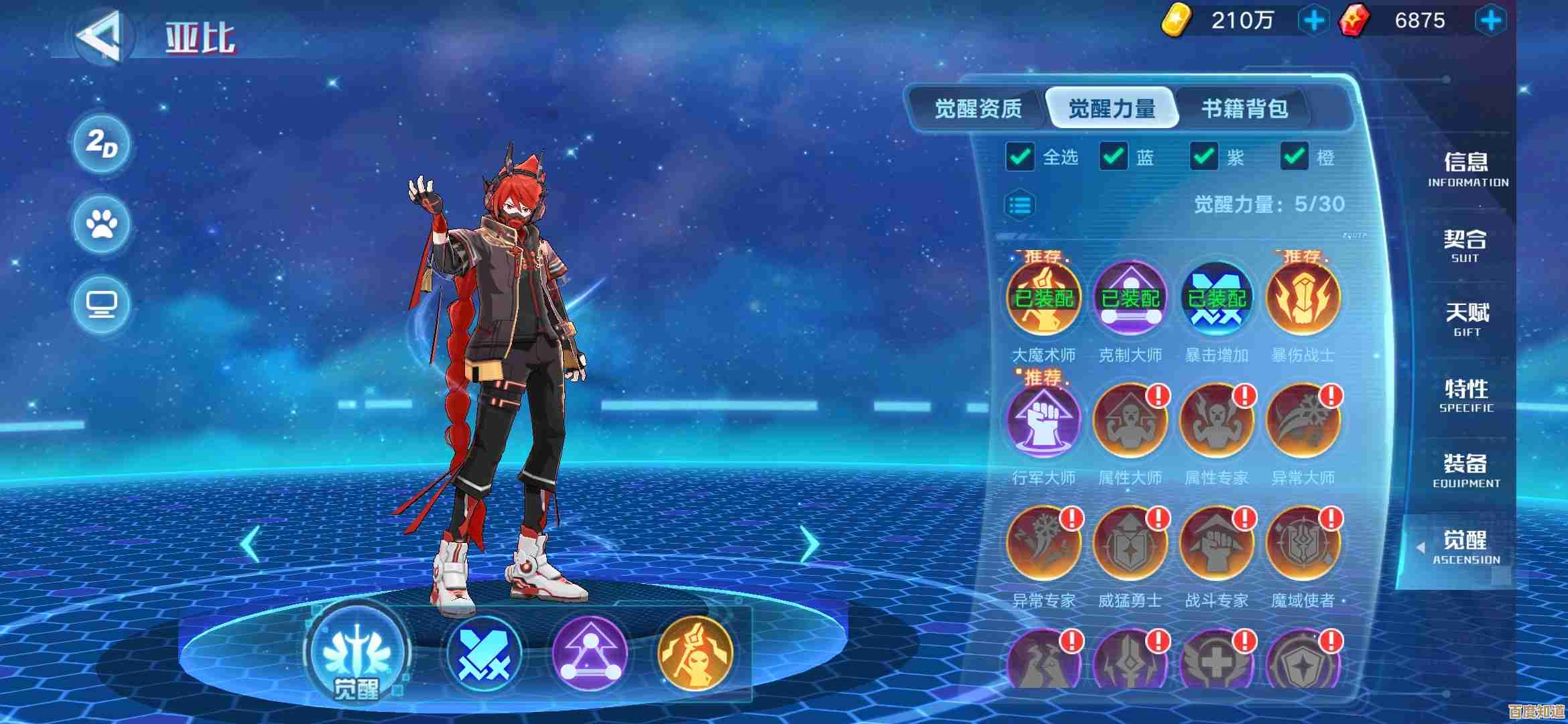Open the list view icon above the skills grid
This screenshot has width=1568, height=724.
tap(1018, 204)
